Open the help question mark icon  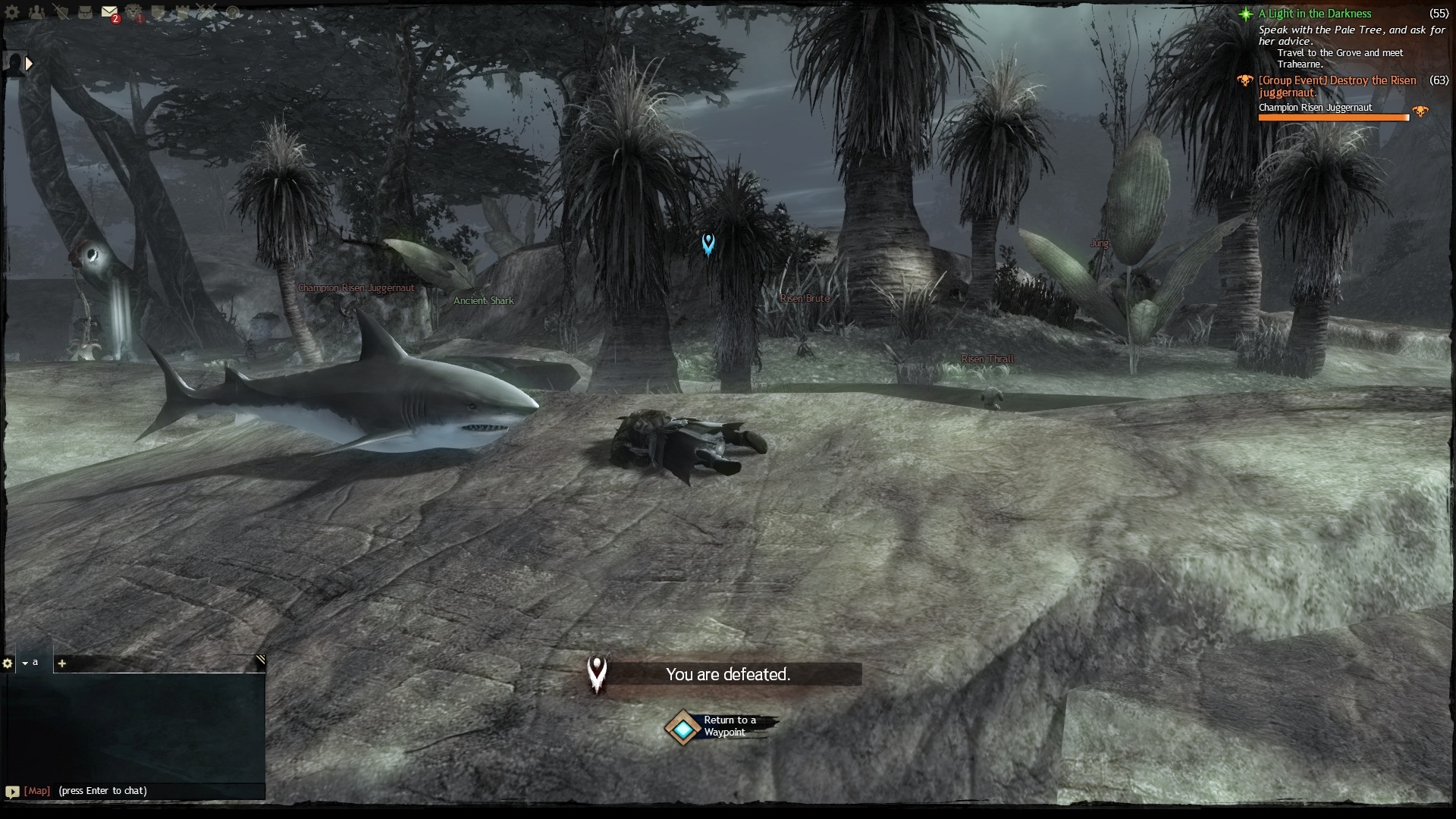233,13
